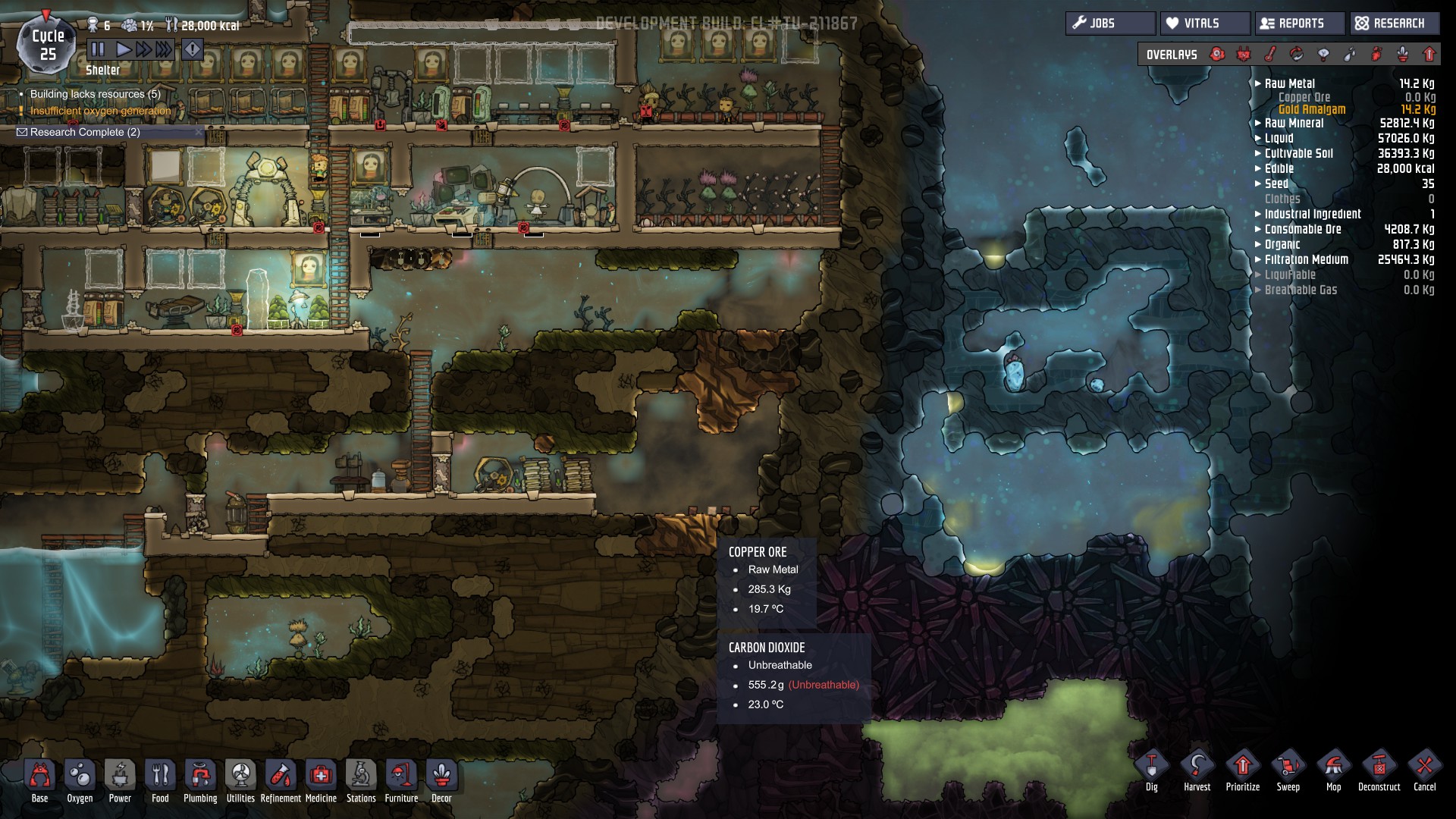The image size is (1456, 819).
Task: Open the Oxygen build category
Action: (x=80, y=780)
